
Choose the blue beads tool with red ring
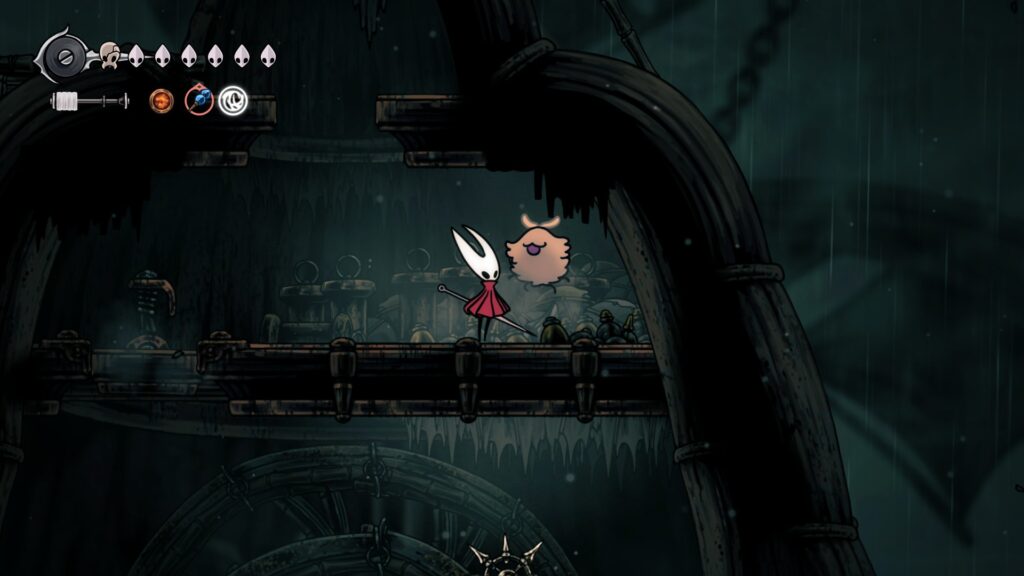point(199,100)
